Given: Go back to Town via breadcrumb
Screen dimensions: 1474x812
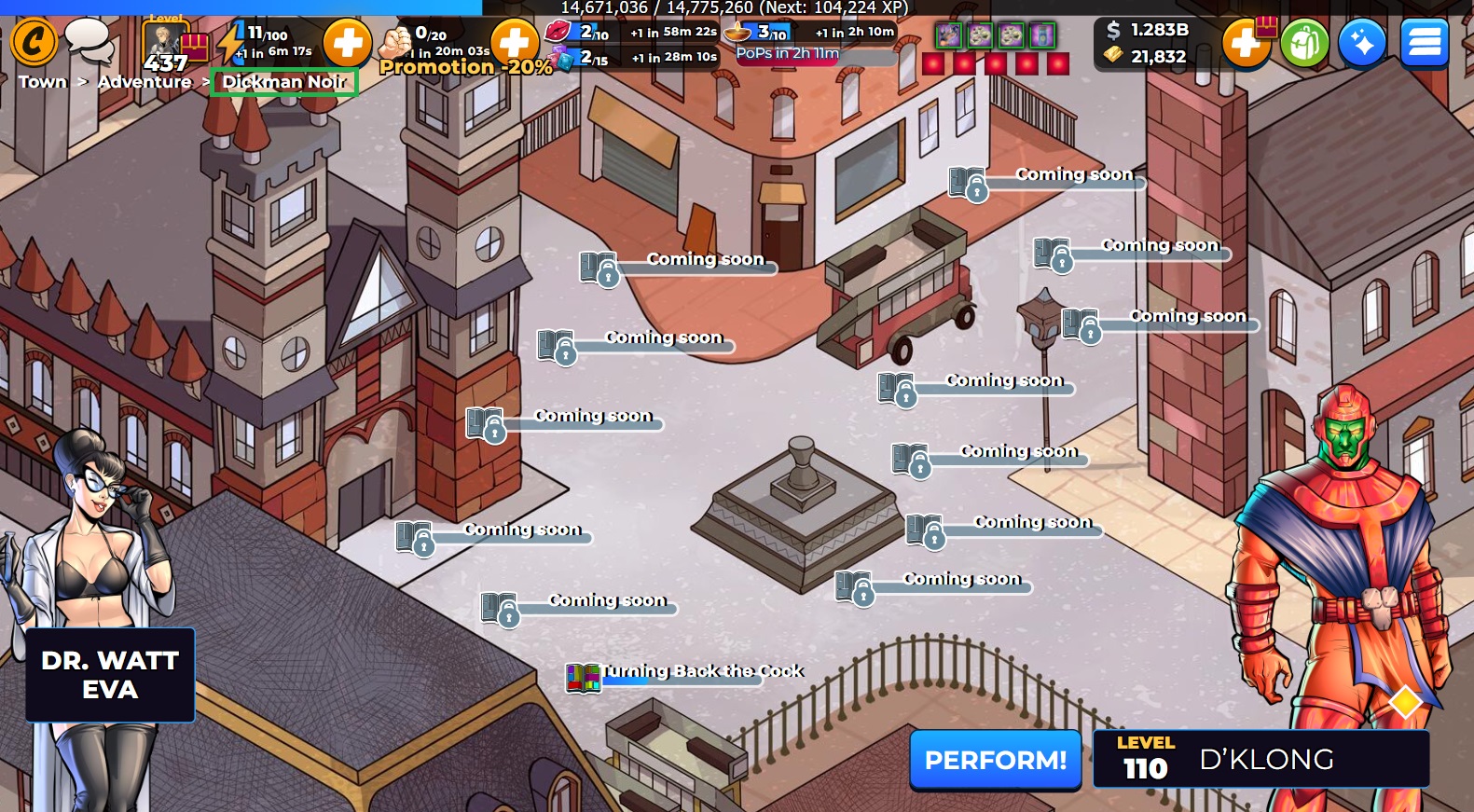Looking at the screenshot, I should 43,82.
